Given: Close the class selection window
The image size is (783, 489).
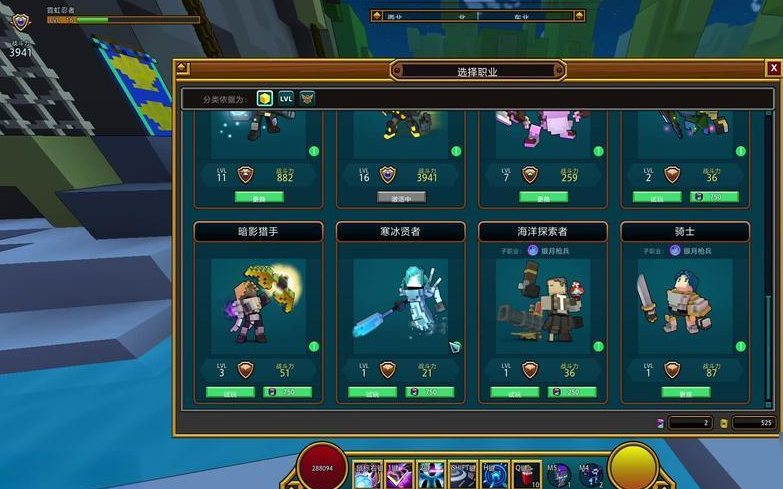Looking at the screenshot, I should 774,68.
